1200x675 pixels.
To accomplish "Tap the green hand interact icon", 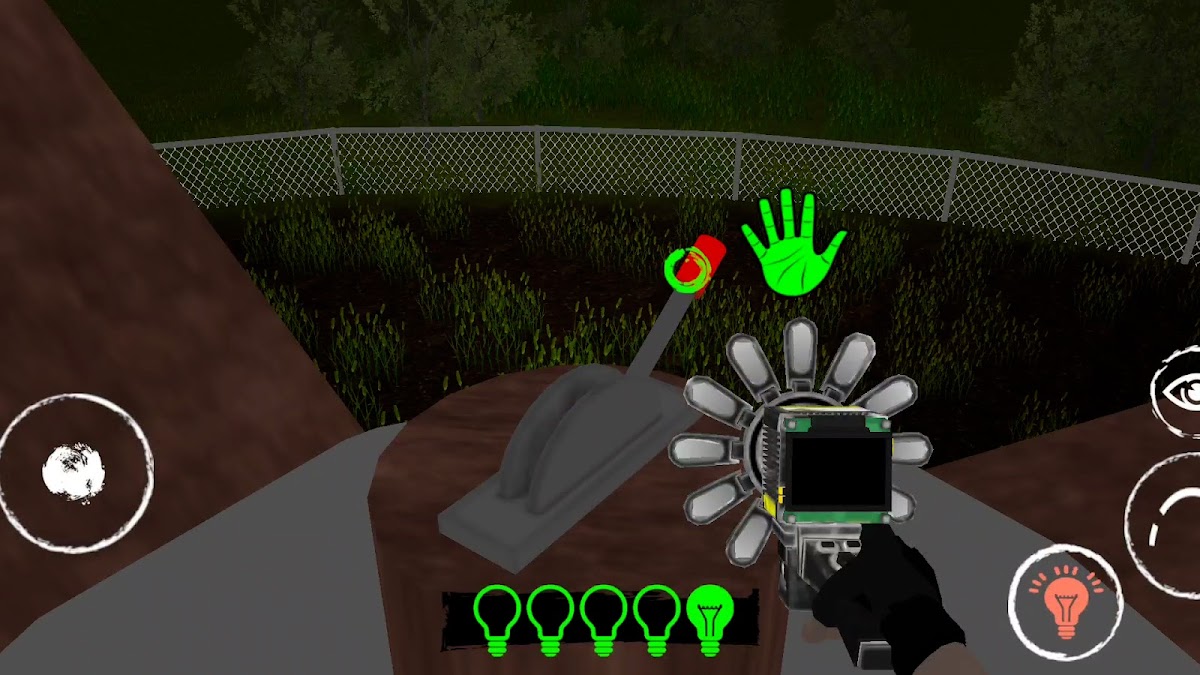I will [x=794, y=245].
